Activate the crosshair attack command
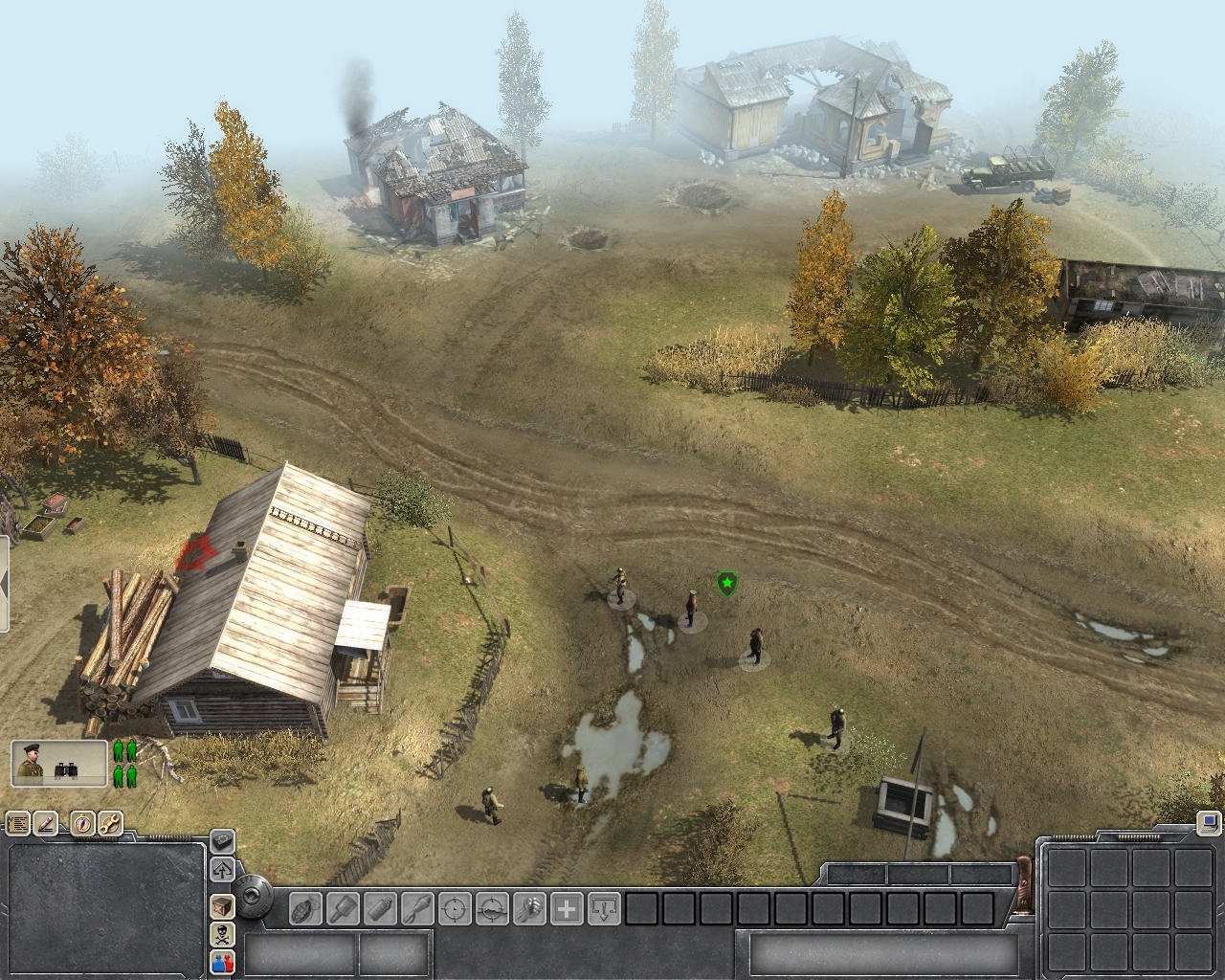This screenshot has height=980, width=1225. [x=455, y=907]
